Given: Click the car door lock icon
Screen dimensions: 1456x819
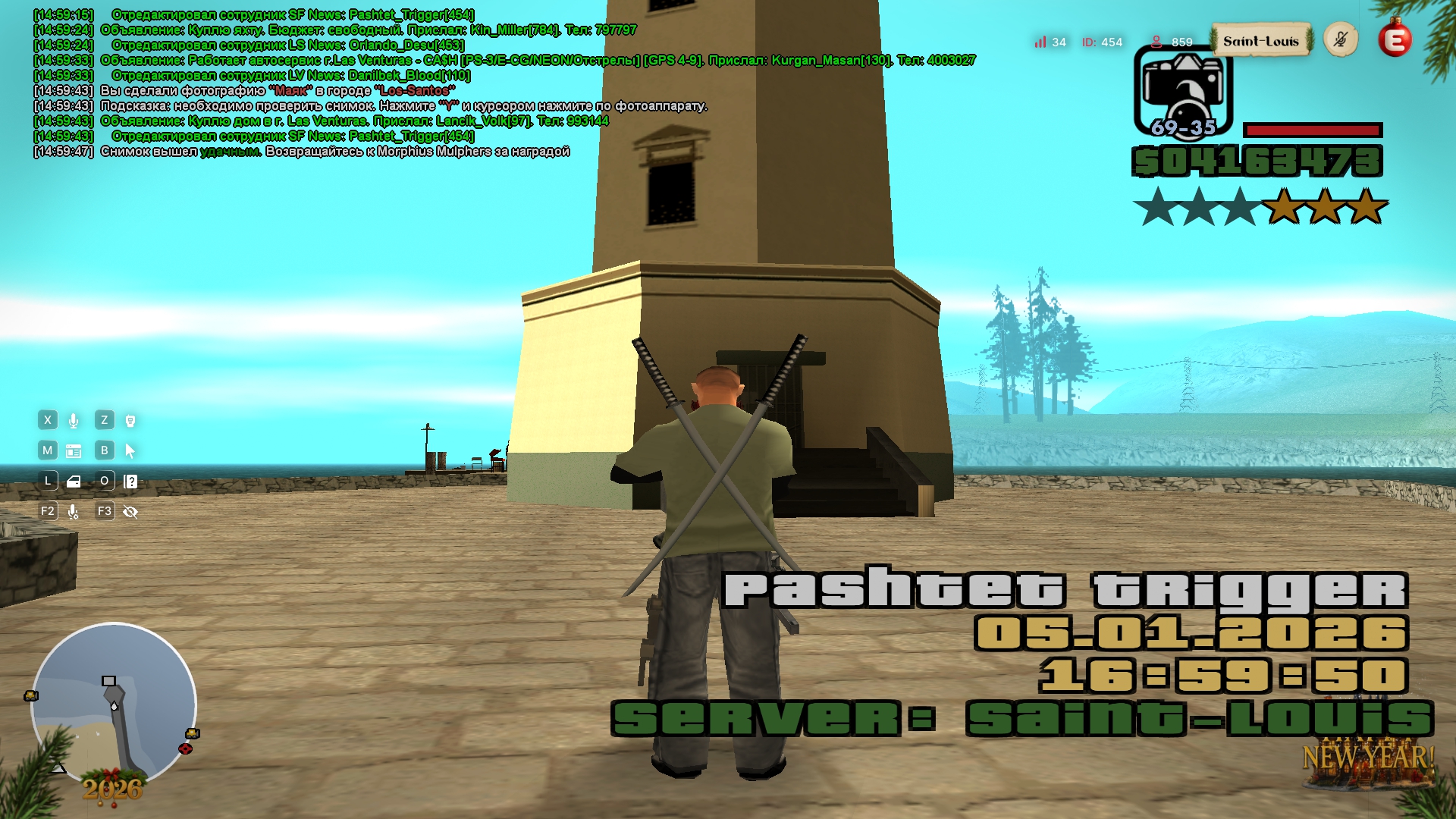Looking at the screenshot, I should 74,482.
